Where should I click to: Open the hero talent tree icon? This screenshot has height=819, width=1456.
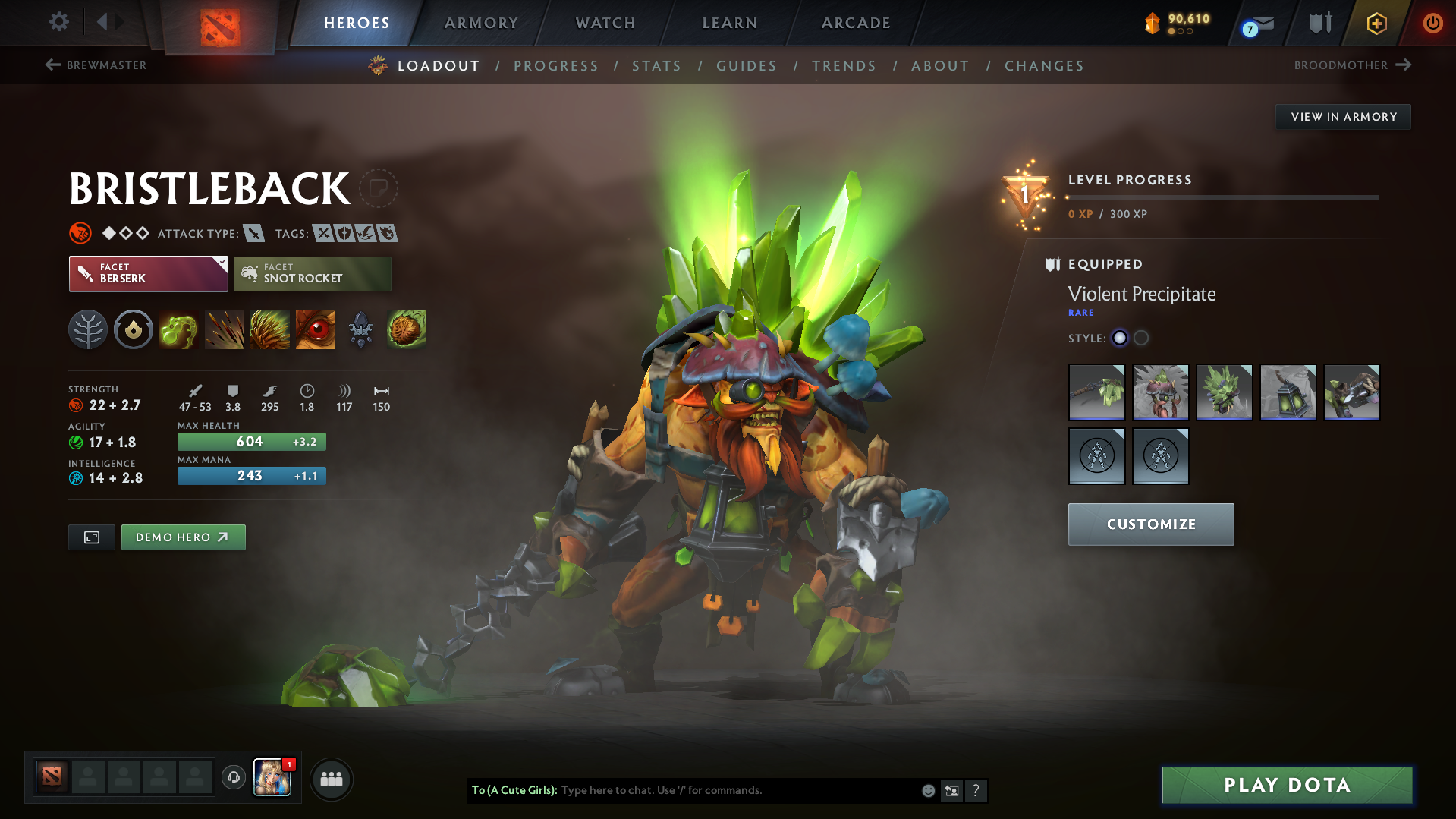pyautogui.click(x=88, y=329)
